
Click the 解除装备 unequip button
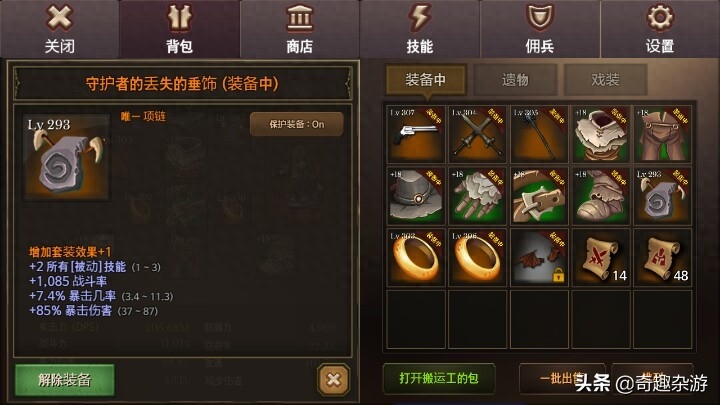(x=64, y=380)
